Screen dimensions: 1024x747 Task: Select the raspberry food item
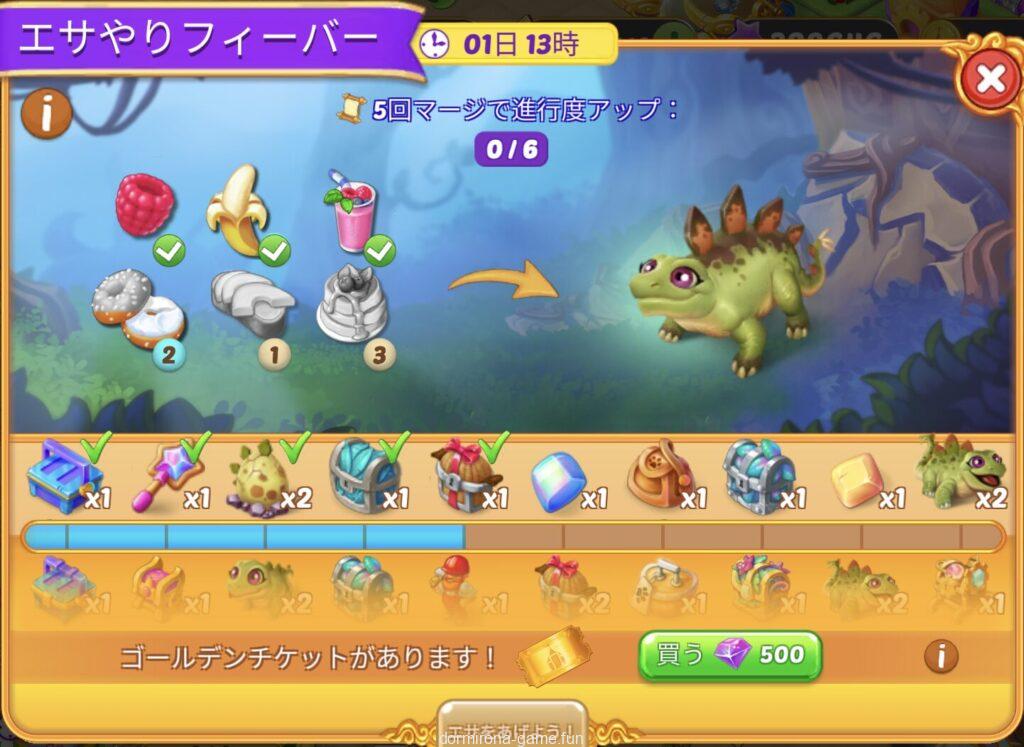[x=146, y=206]
